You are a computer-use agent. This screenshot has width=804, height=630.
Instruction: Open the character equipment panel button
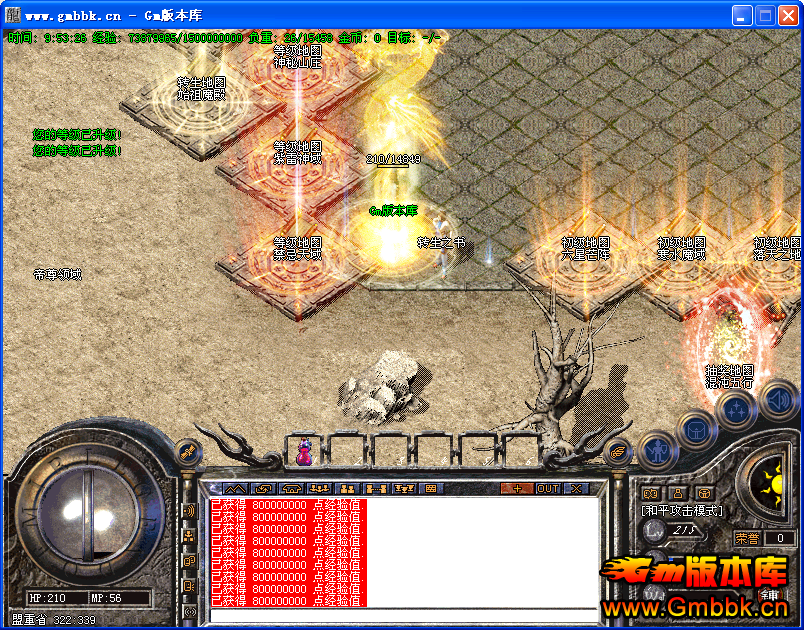pos(658,452)
